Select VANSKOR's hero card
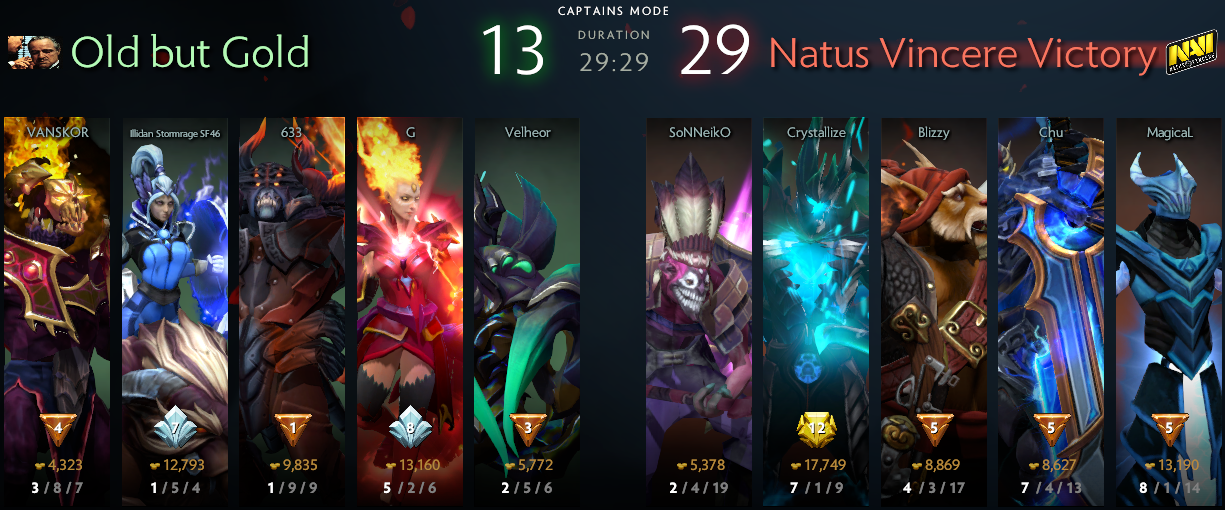The height and width of the screenshot is (510, 1225). (57, 300)
